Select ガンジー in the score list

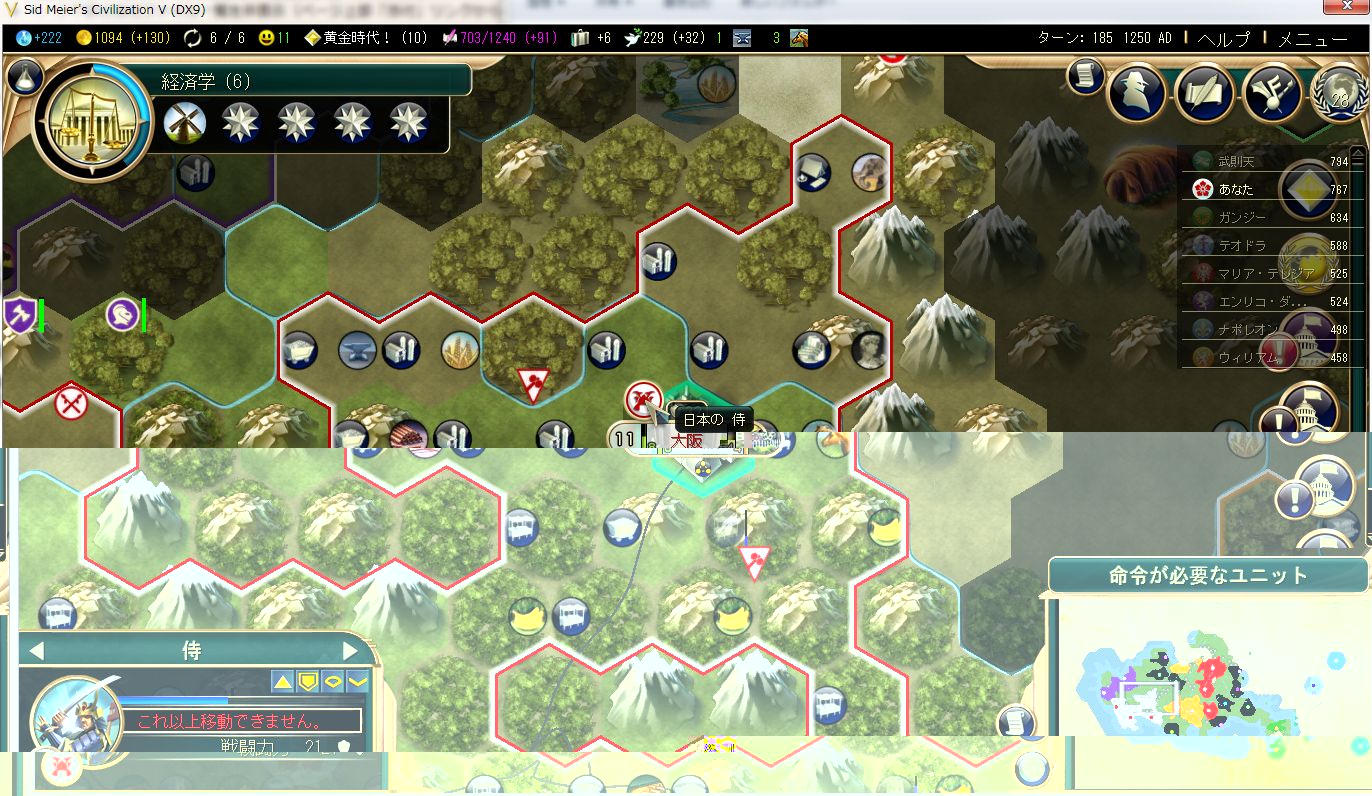[1241, 217]
